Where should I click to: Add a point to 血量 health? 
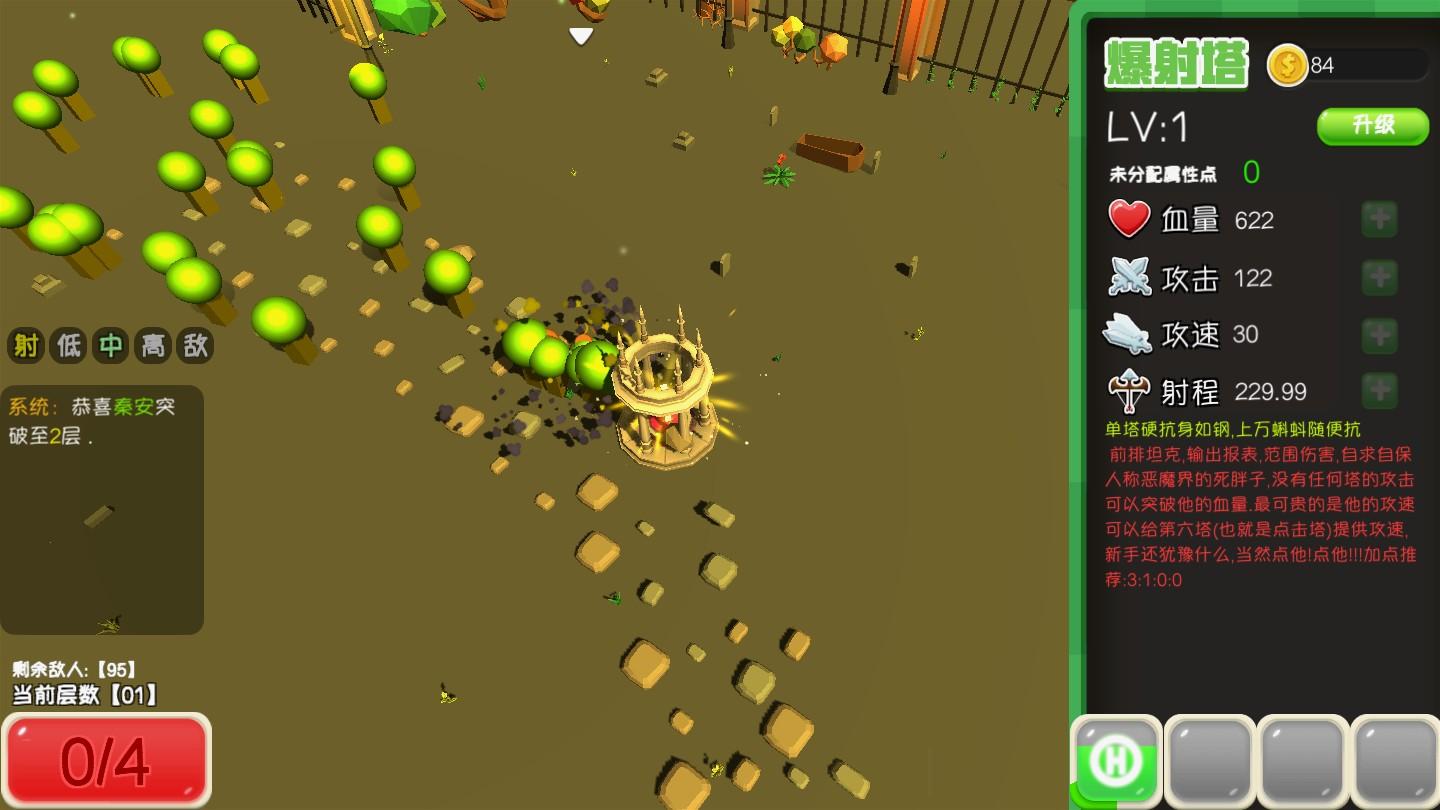click(1379, 219)
